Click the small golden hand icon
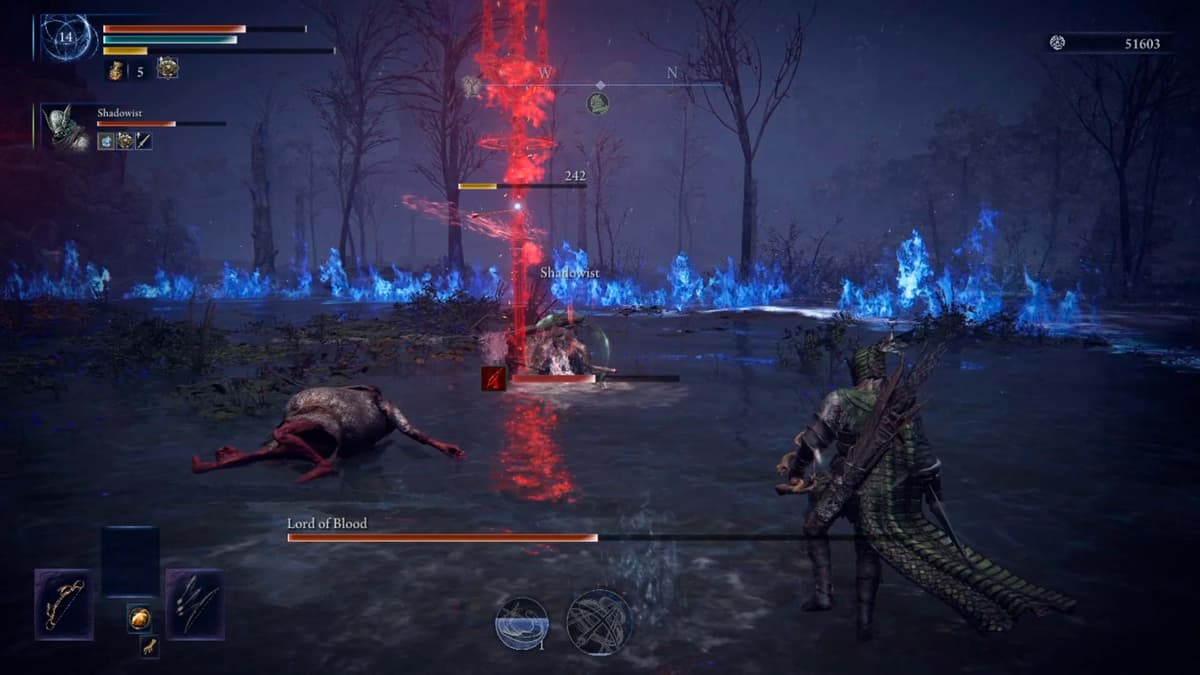 point(148,645)
